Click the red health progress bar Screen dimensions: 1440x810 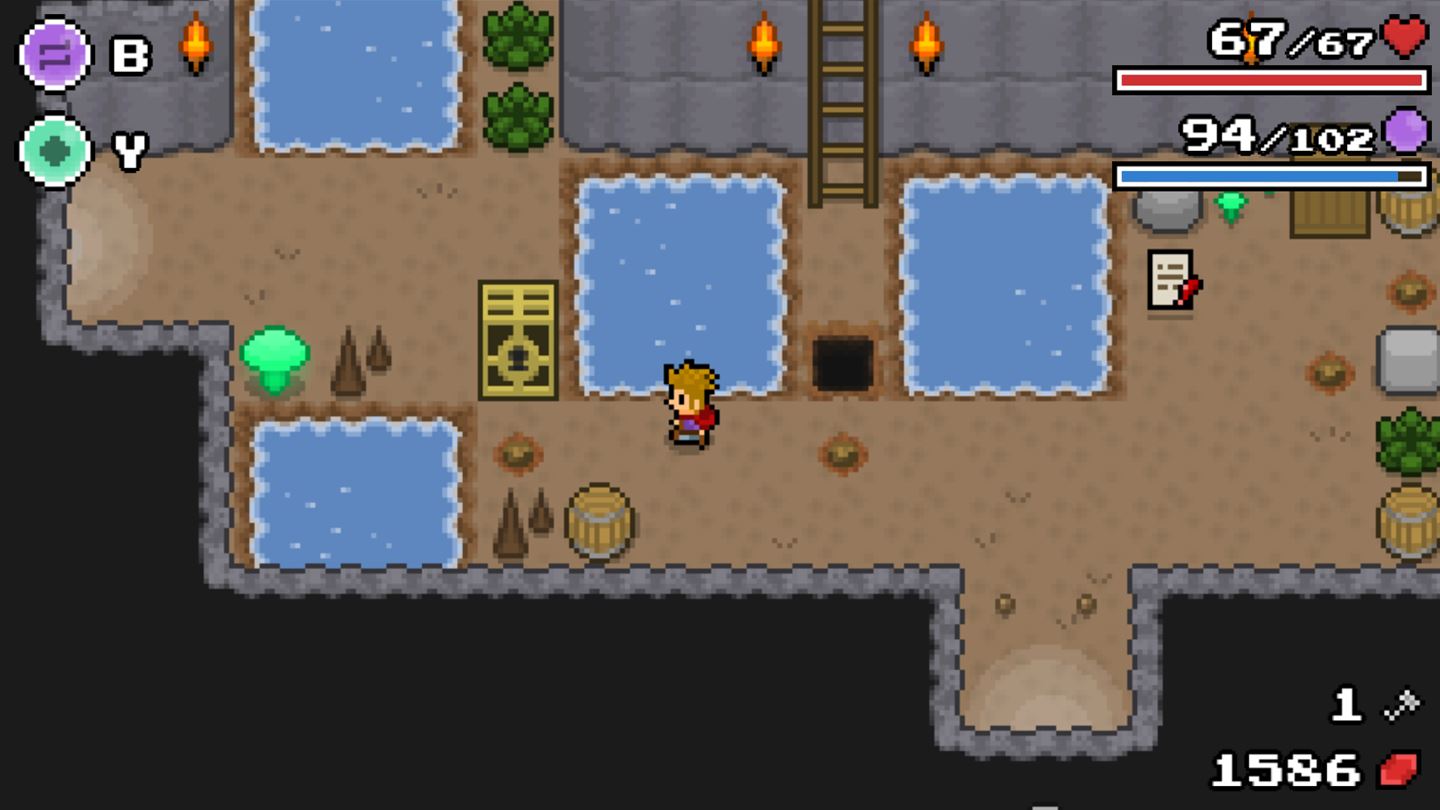click(1270, 80)
